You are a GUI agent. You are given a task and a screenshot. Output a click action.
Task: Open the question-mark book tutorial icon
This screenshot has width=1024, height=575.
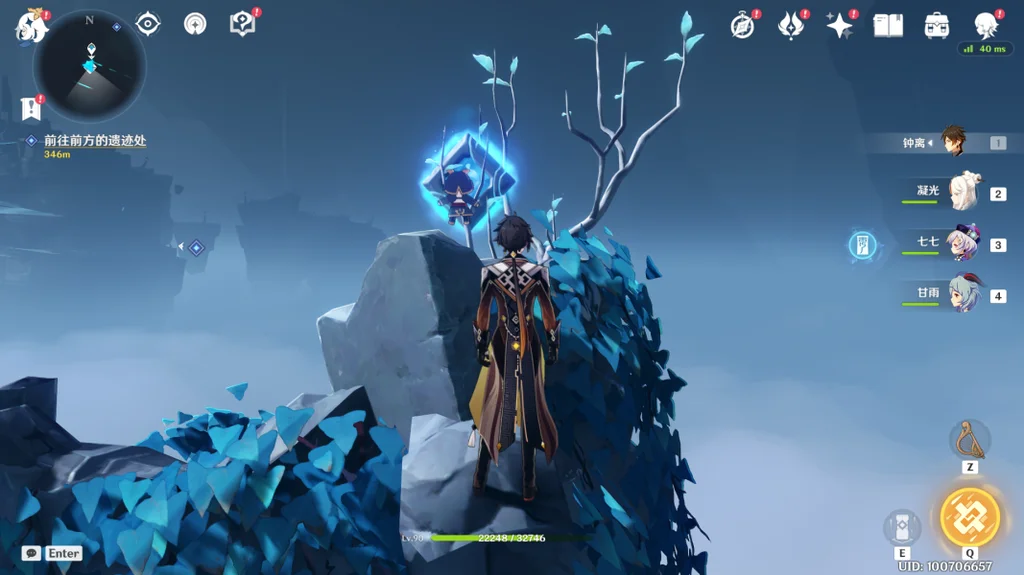(x=242, y=24)
